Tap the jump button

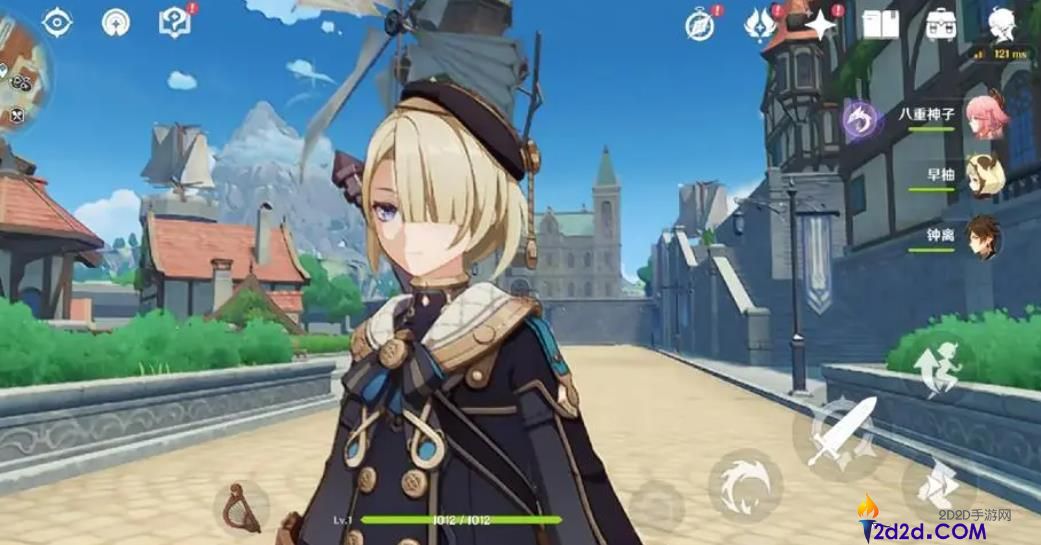click(x=936, y=369)
